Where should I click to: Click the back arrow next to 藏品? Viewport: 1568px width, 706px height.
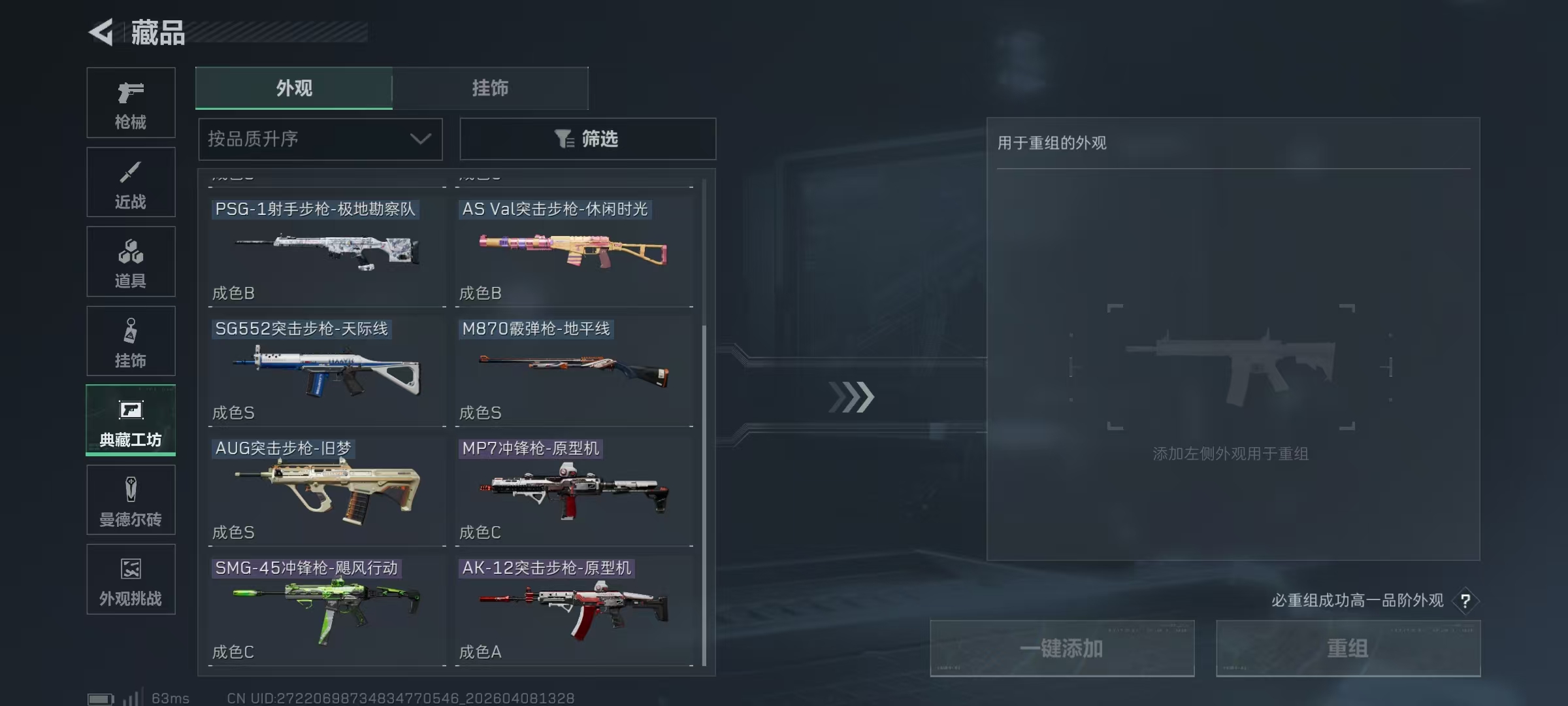pyautogui.click(x=101, y=33)
